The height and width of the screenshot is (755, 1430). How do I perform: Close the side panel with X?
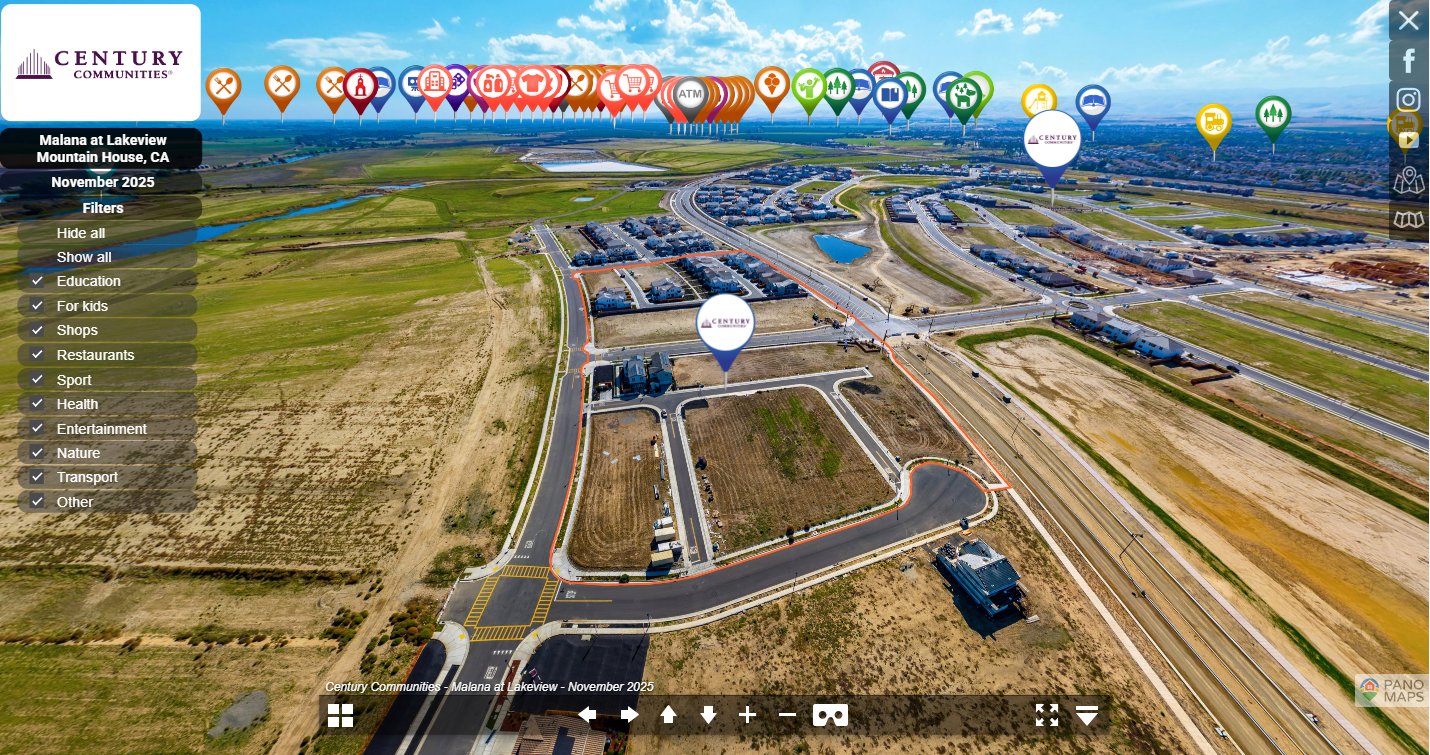(x=1408, y=20)
